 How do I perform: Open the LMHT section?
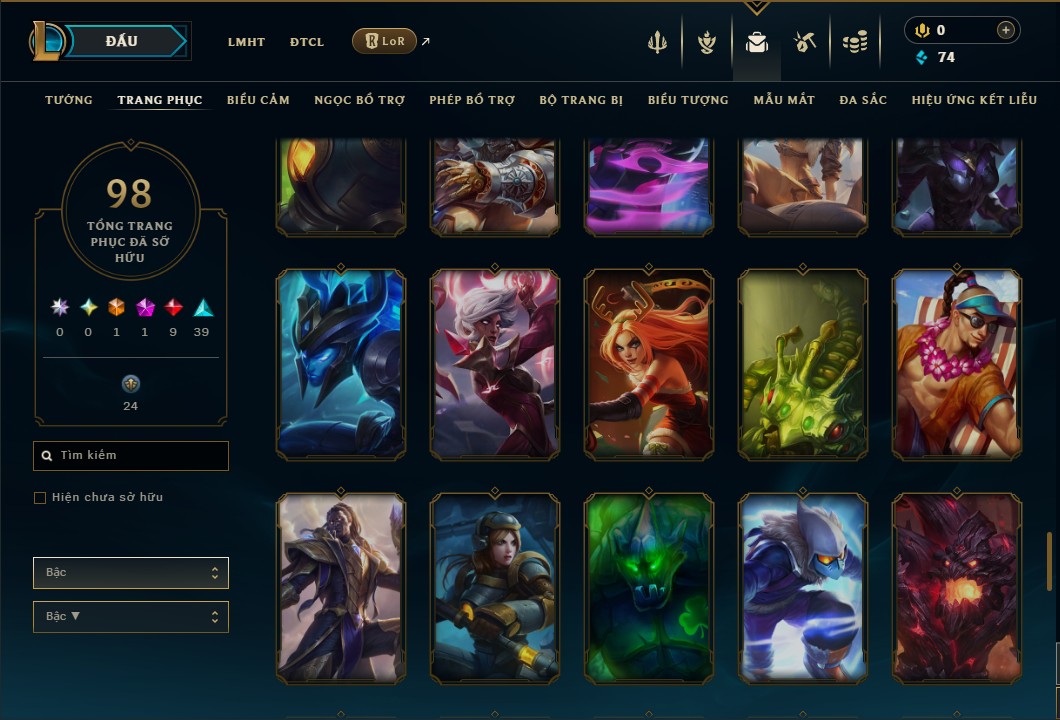tap(246, 42)
